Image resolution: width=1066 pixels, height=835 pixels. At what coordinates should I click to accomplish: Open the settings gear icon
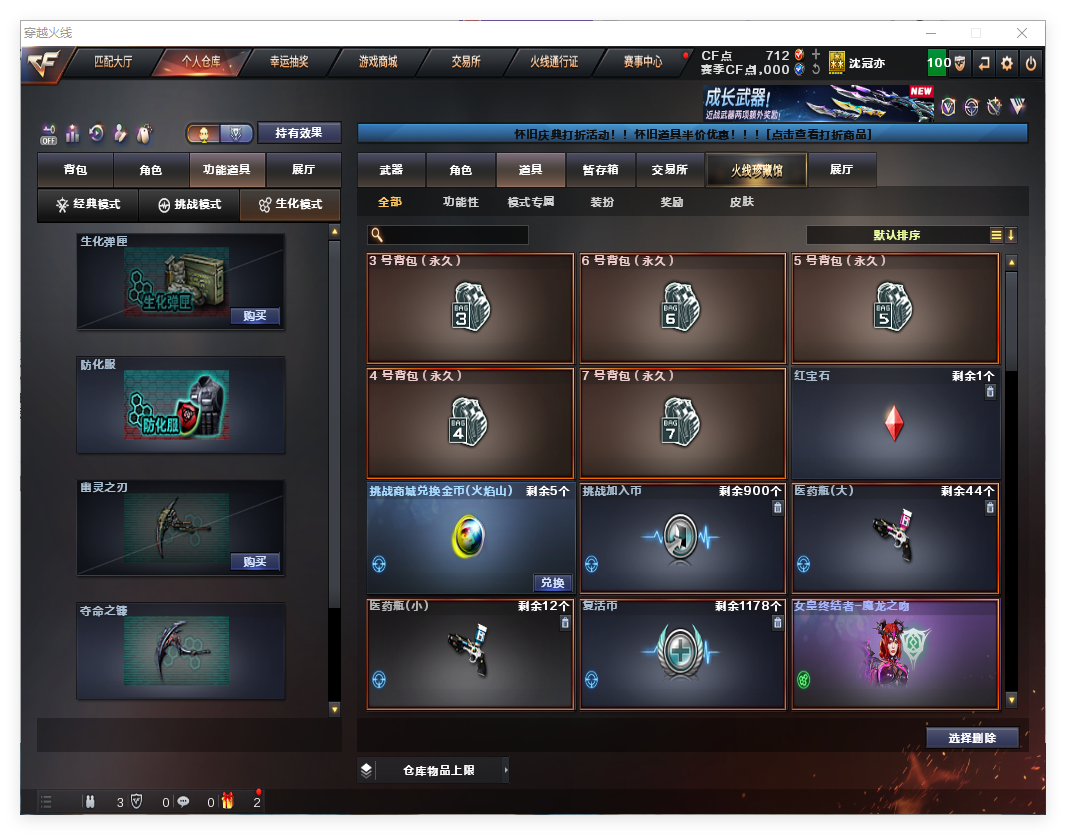coord(1007,63)
